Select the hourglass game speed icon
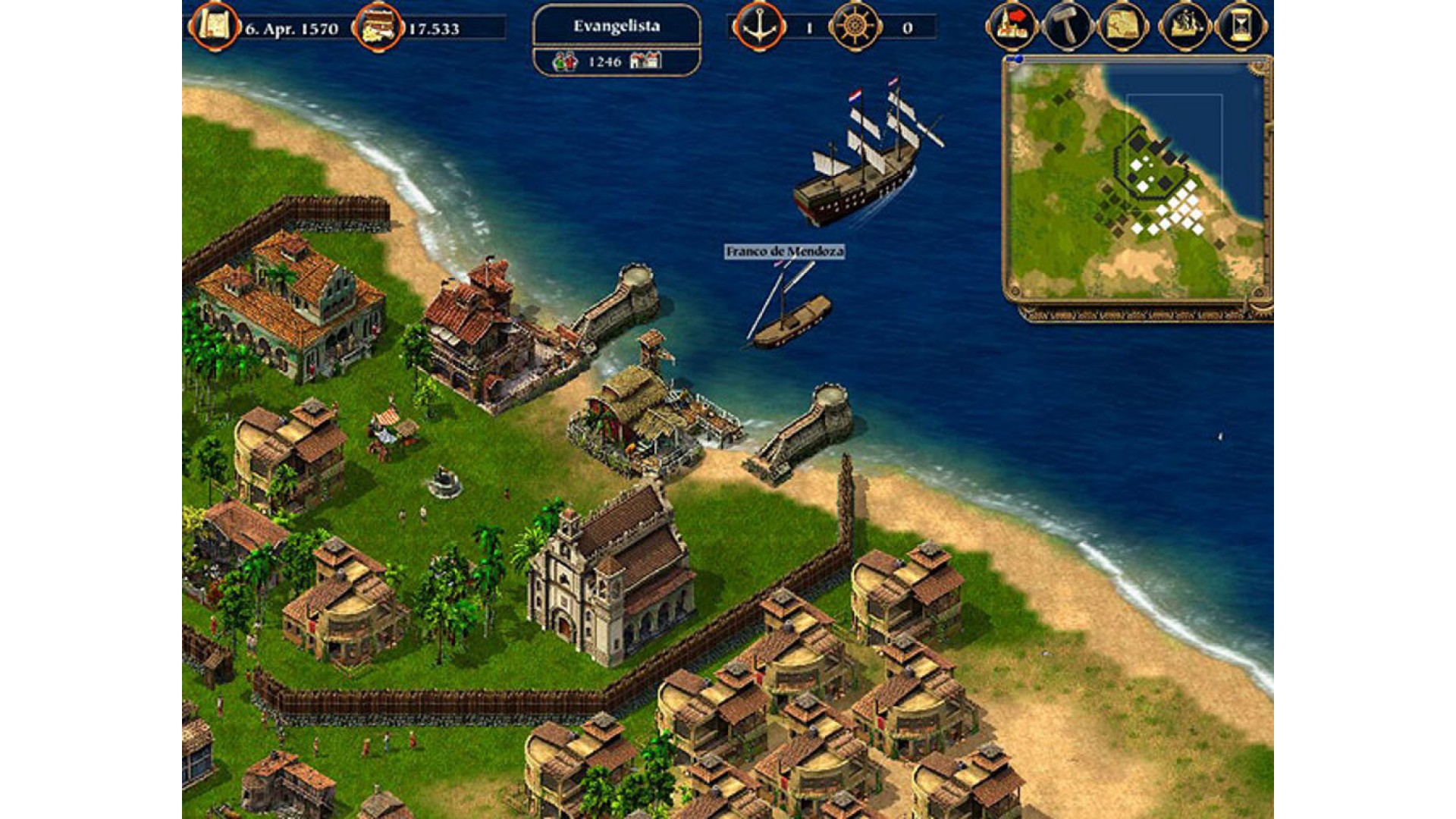Screen dimensions: 1456x819 [x=1241, y=27]
